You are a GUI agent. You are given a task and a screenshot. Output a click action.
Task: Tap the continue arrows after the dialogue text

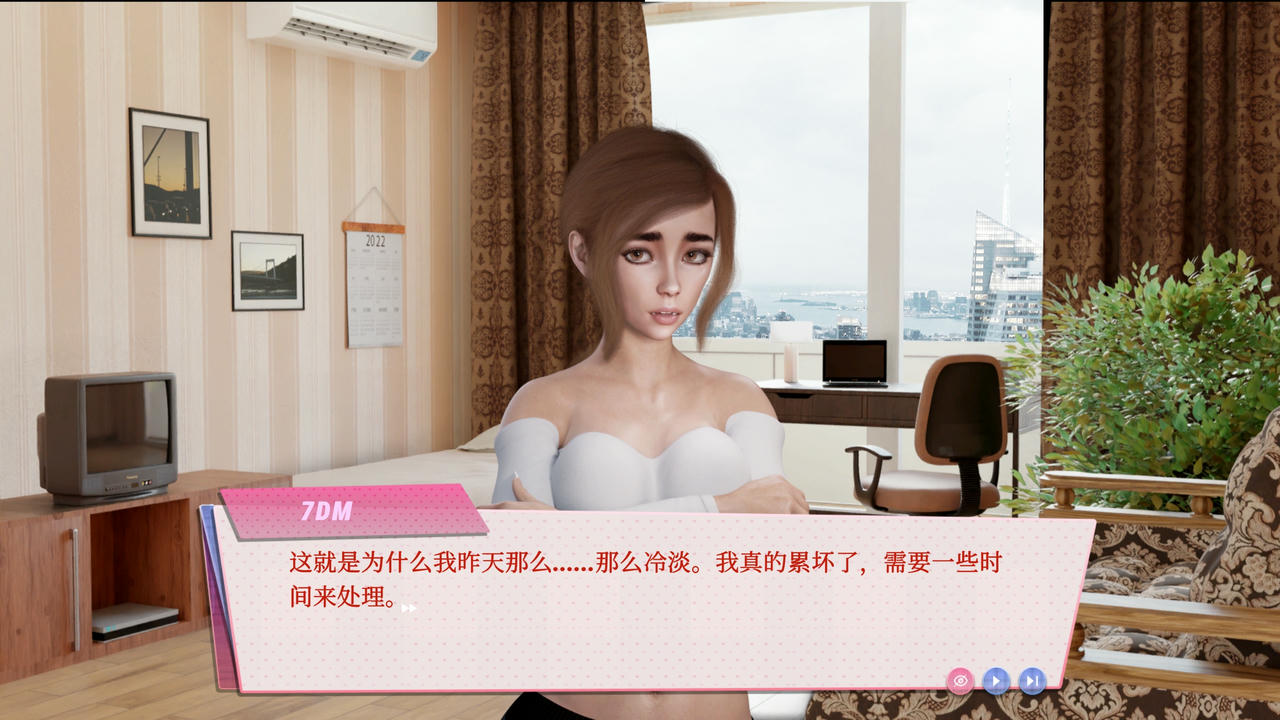tap(408, 605)
